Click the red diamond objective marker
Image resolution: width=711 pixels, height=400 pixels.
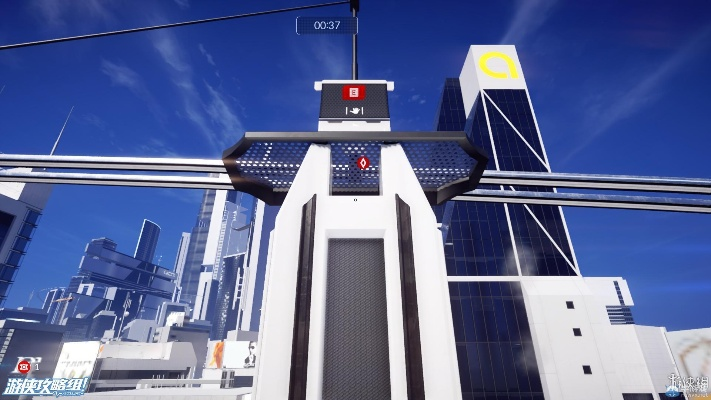click(x=363, y=162)
